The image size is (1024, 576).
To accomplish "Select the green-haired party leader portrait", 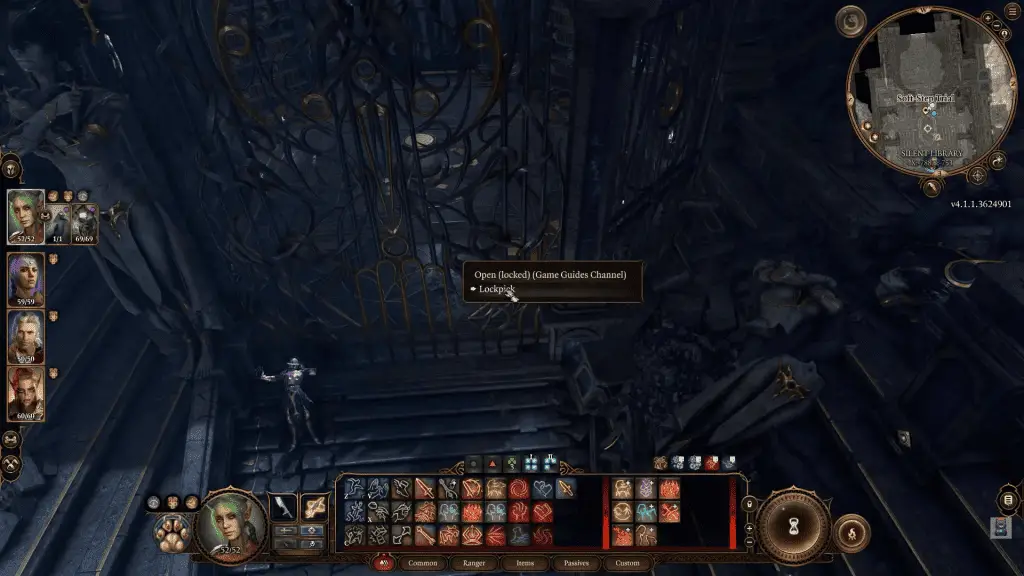I will 26,217.
